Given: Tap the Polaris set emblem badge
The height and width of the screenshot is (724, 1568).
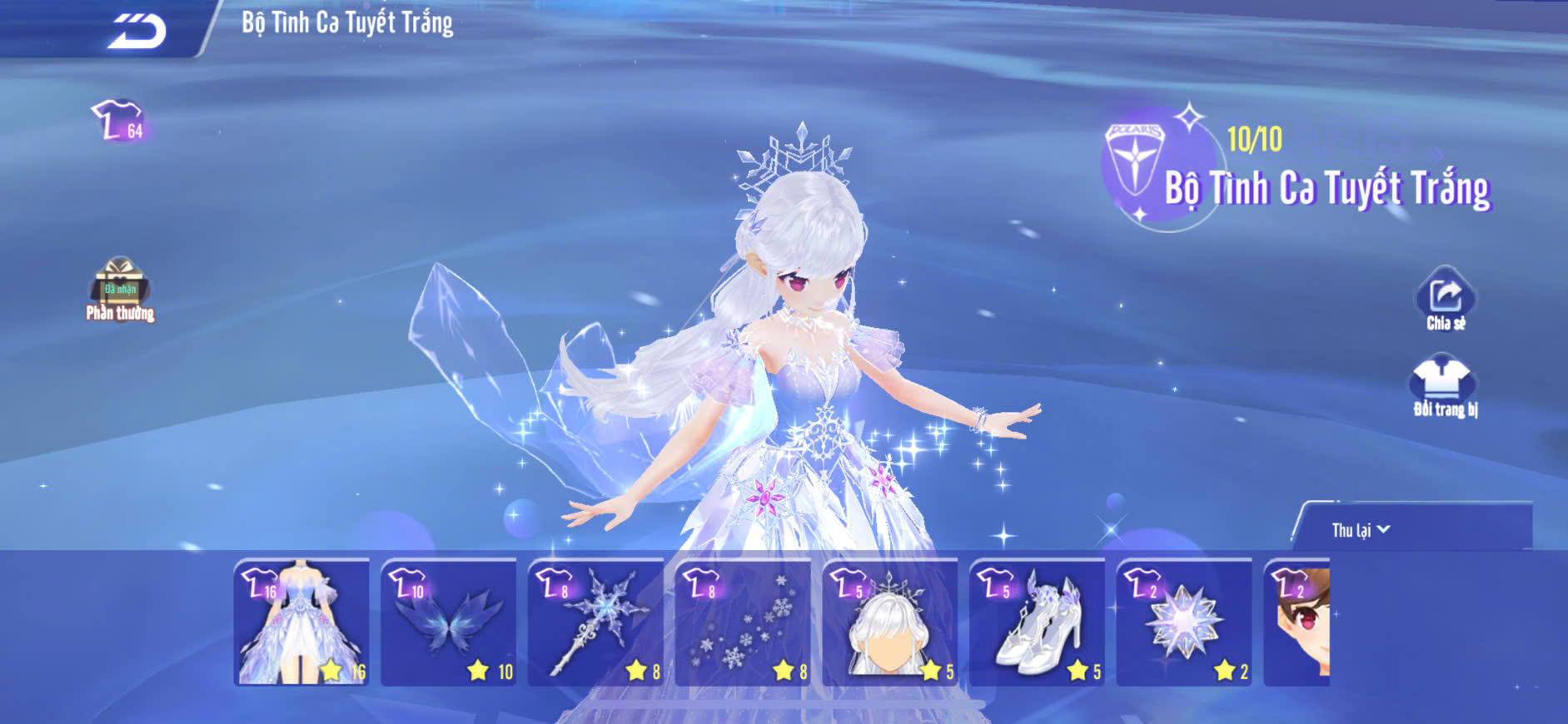Looking at the screenshot, I should [x=1134, y=160].
